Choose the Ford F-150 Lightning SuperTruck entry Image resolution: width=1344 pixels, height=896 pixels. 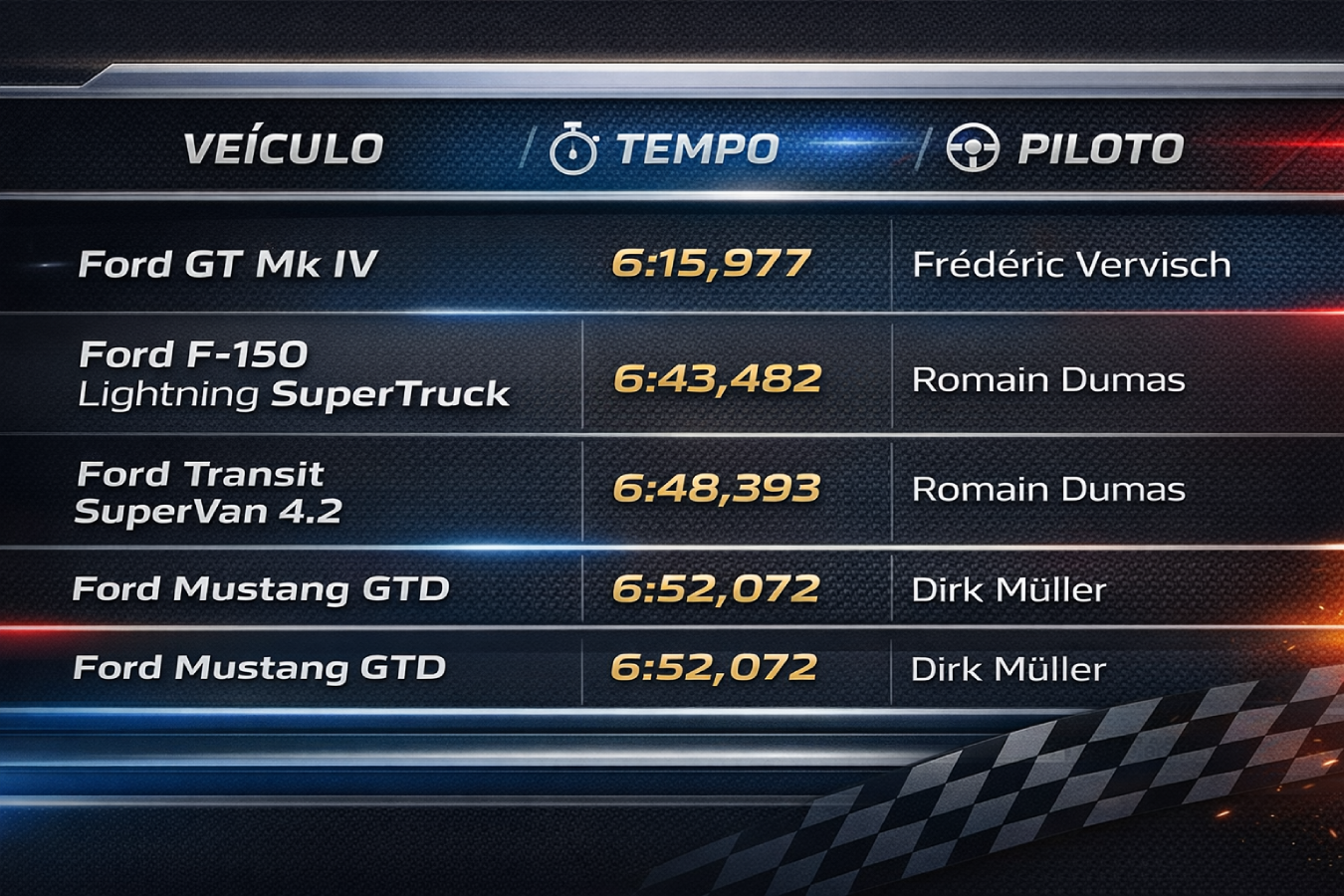293,374
